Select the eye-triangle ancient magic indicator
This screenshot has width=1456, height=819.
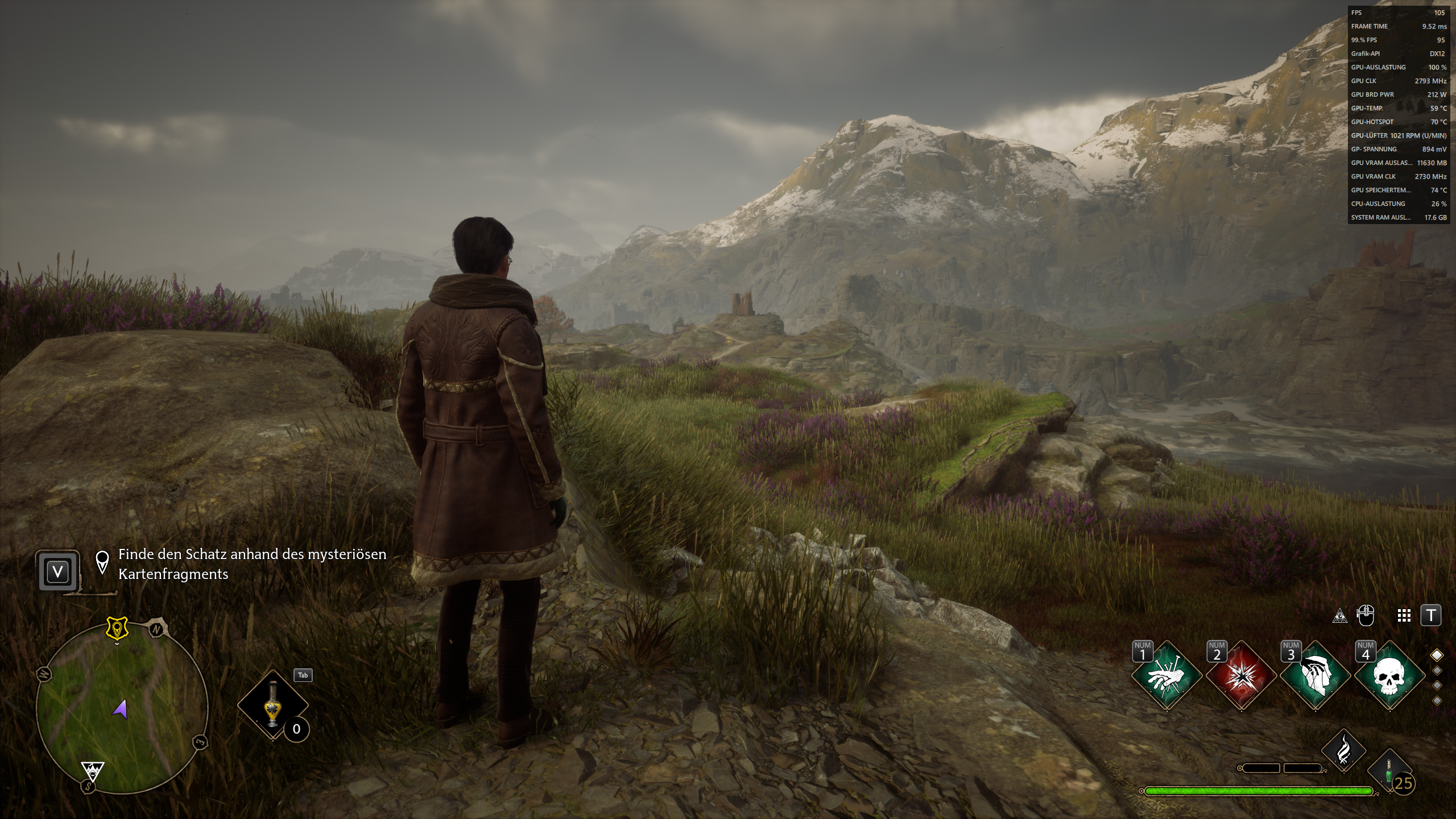click(x=1341, y=615)
